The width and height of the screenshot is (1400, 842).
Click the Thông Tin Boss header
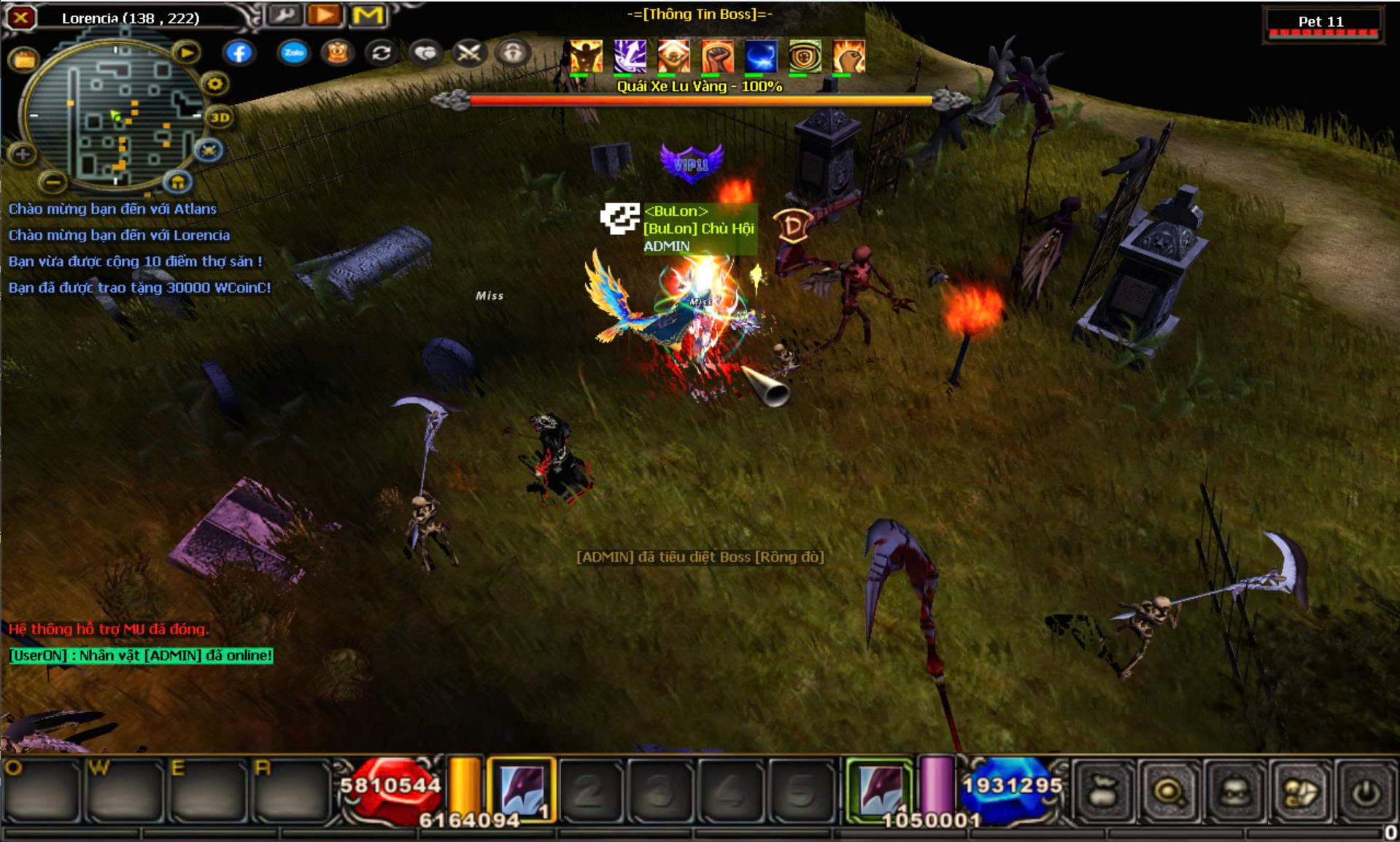(699, 14)
